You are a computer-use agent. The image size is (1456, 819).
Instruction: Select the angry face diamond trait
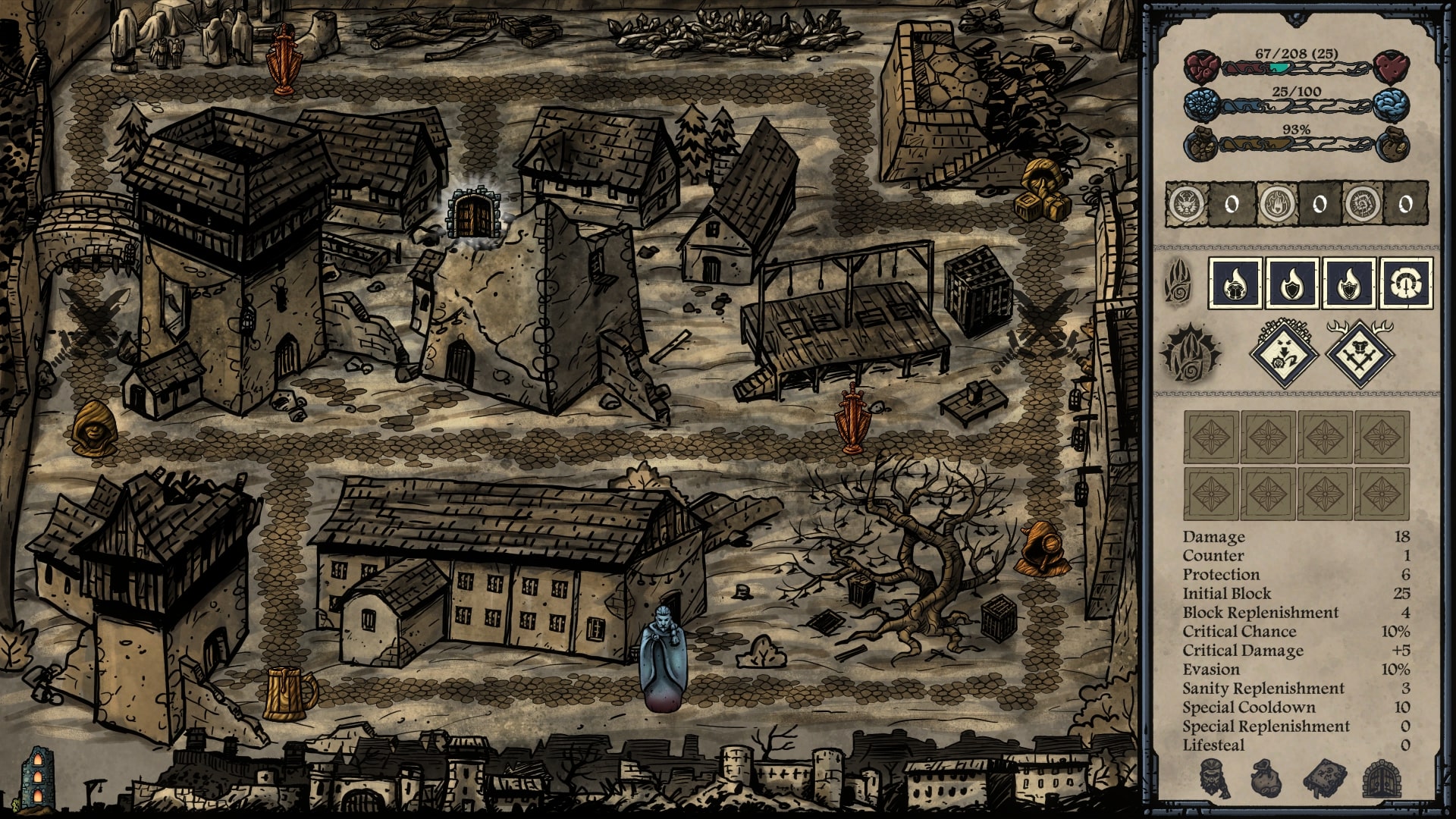pos(1283,352)
